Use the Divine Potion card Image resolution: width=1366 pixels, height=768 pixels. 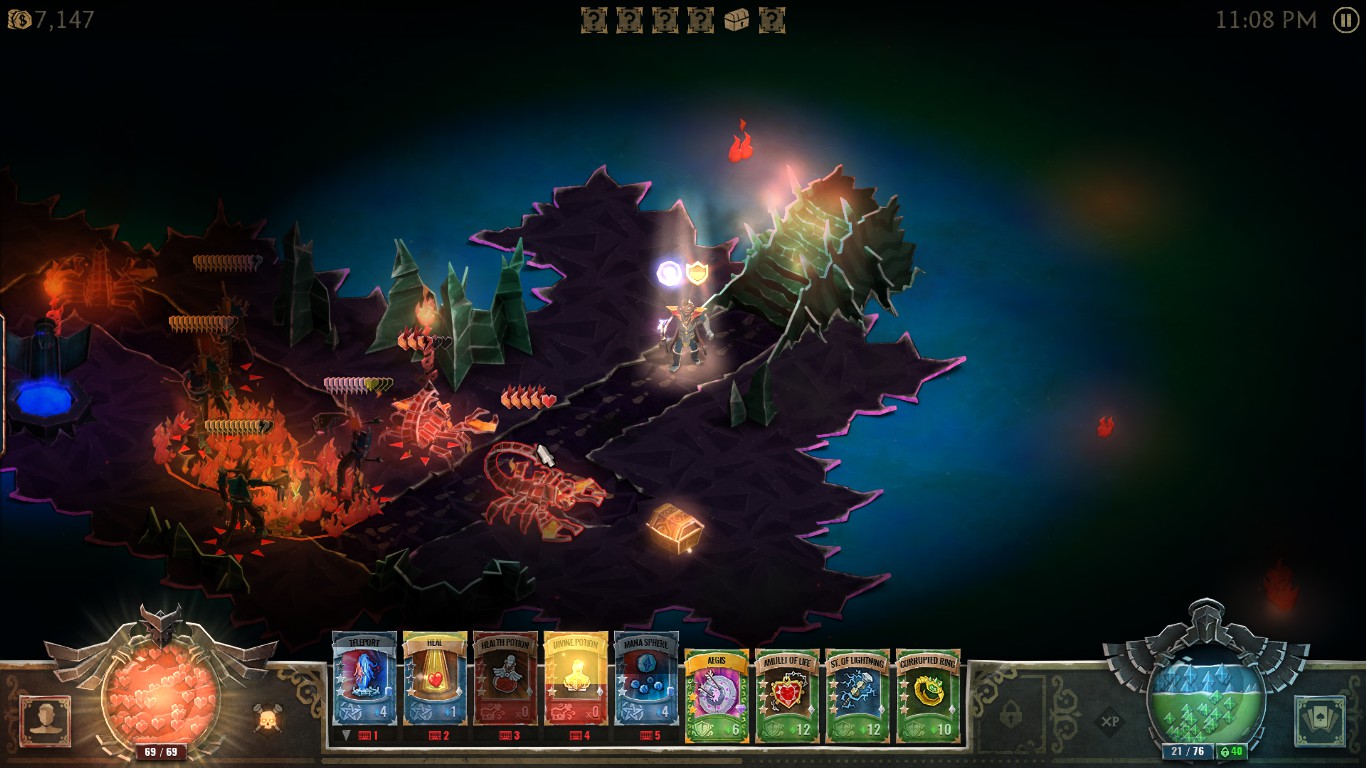tap(576, 679)
